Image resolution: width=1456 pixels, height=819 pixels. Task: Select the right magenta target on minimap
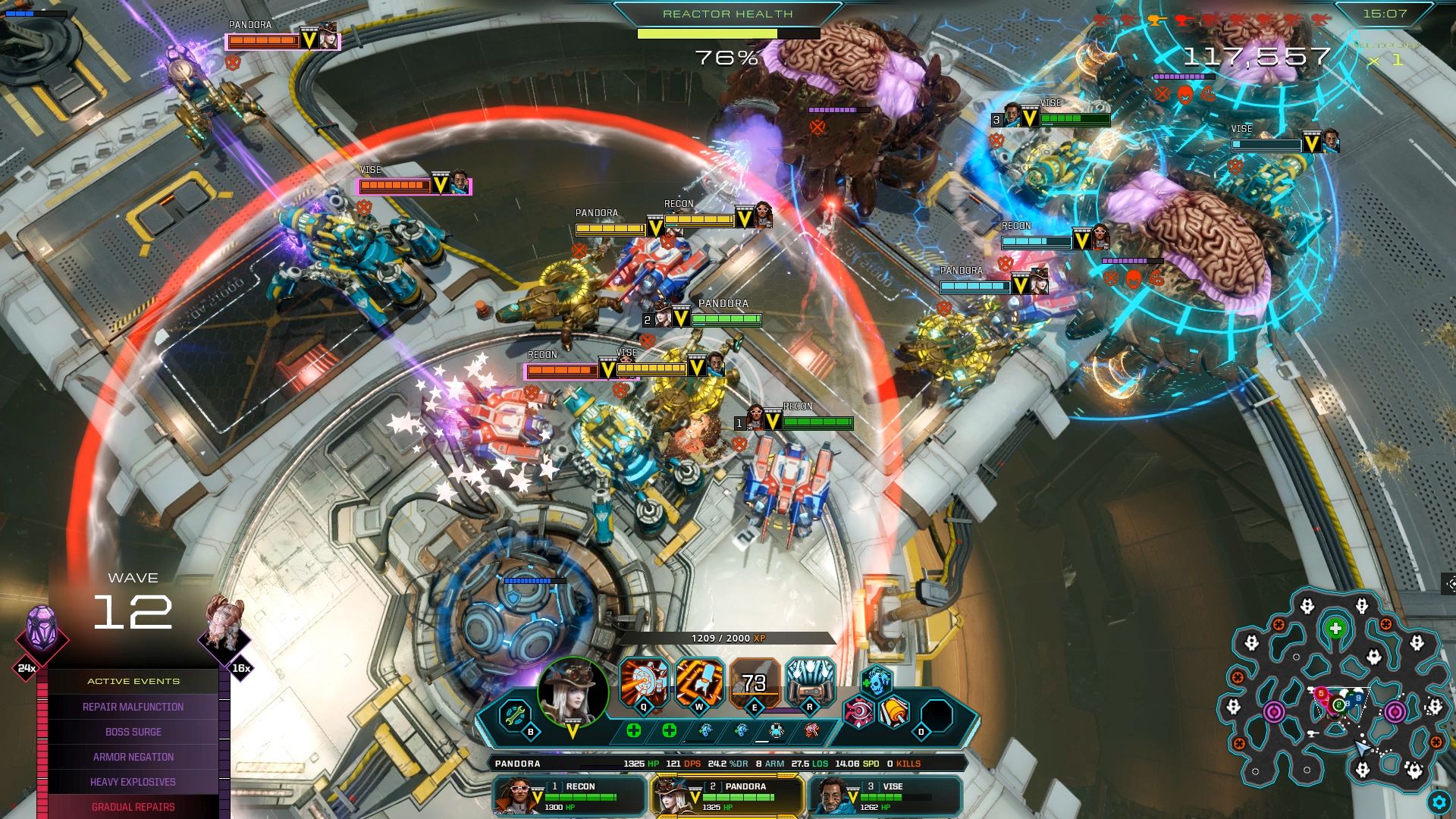tap(1395, 712)
